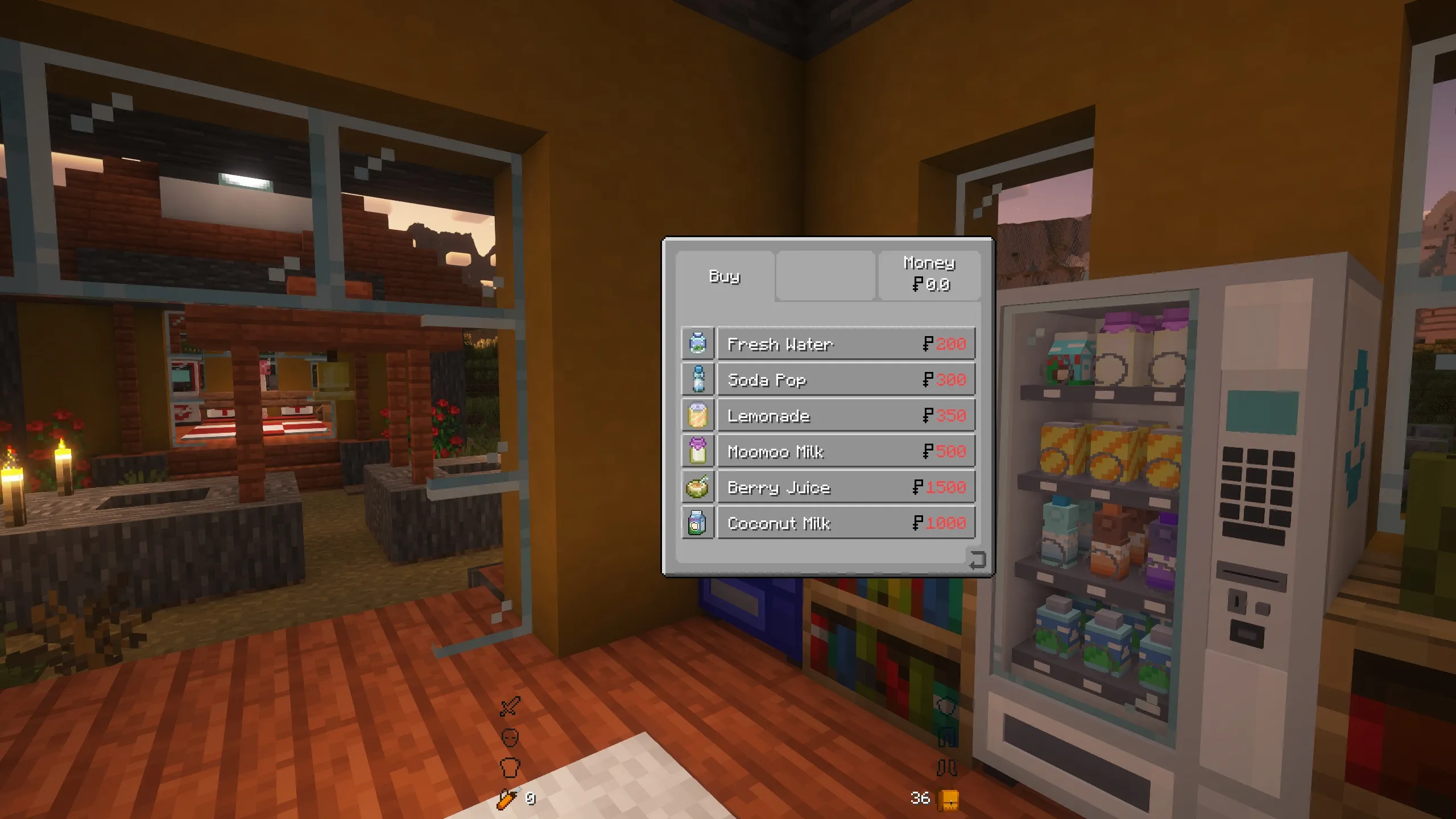The width and height of the screenshot is (1456, 819).
Task: Purchase Fresh Water for ₱200
Action: pyautogui.click(x=847, y=344)
